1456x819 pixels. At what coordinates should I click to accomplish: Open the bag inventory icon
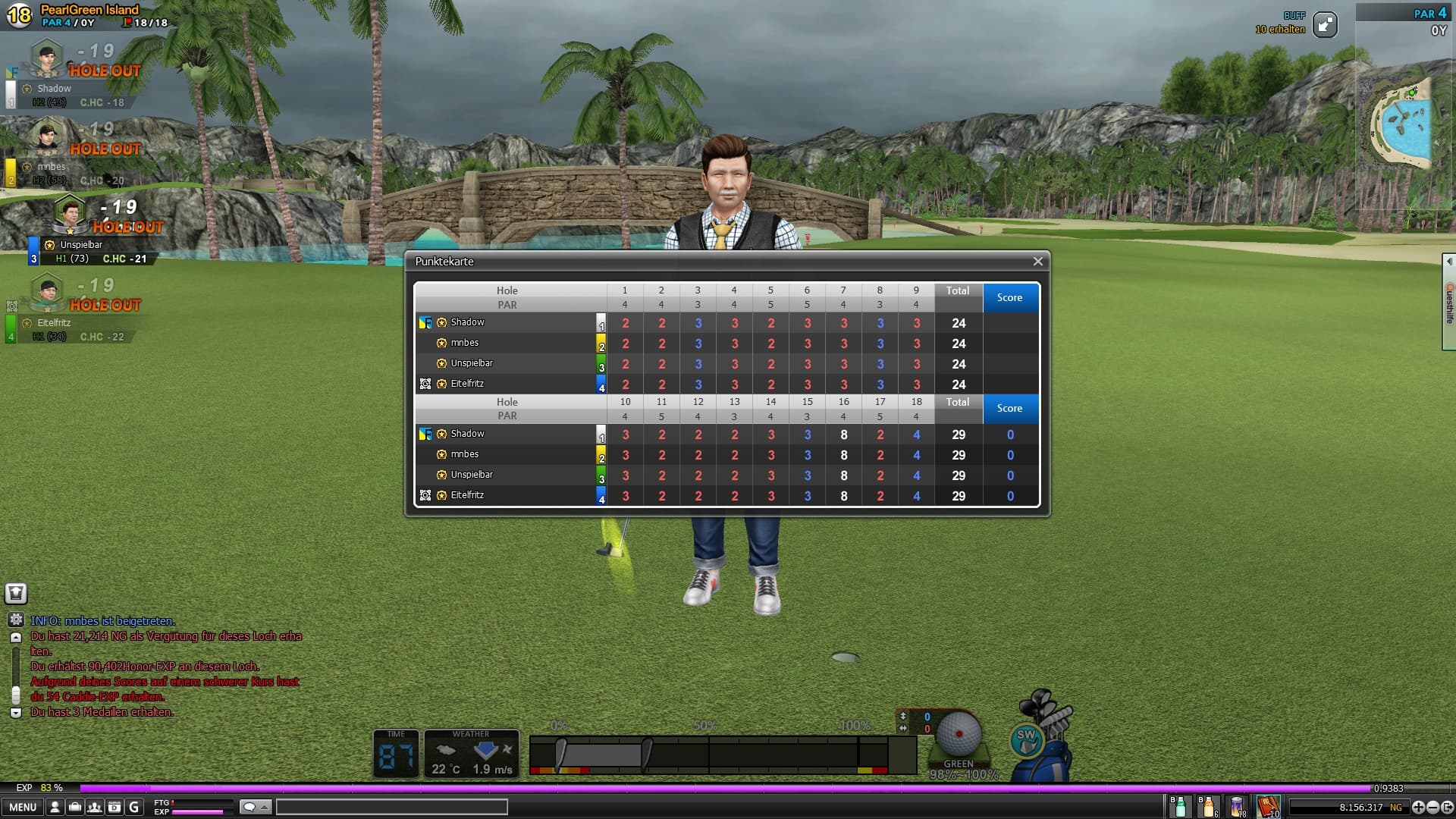(x=74, y=807)
